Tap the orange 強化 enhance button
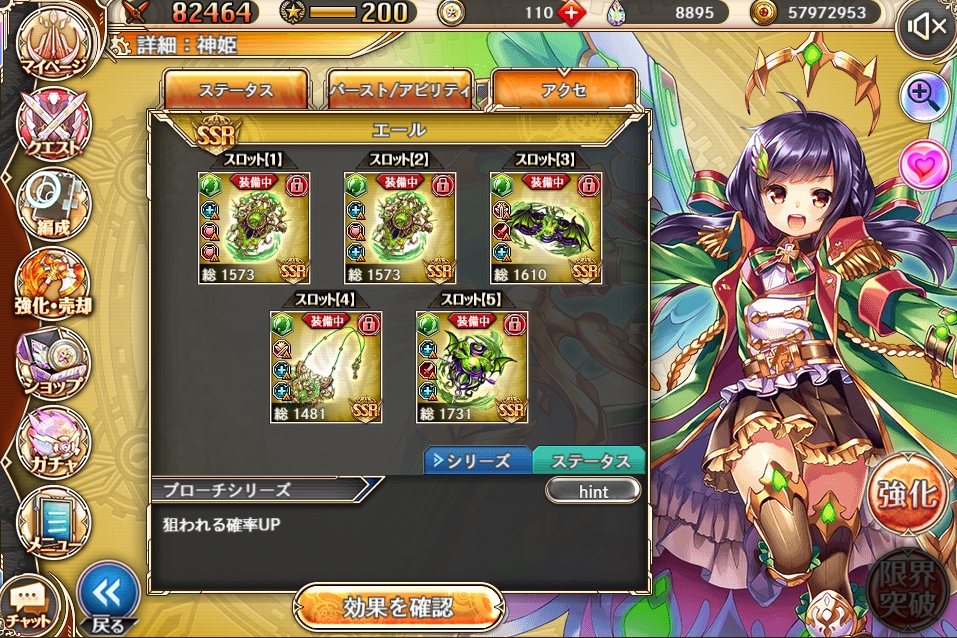The height and width of the screenshot is (638, 957). [x=905, y=494]
